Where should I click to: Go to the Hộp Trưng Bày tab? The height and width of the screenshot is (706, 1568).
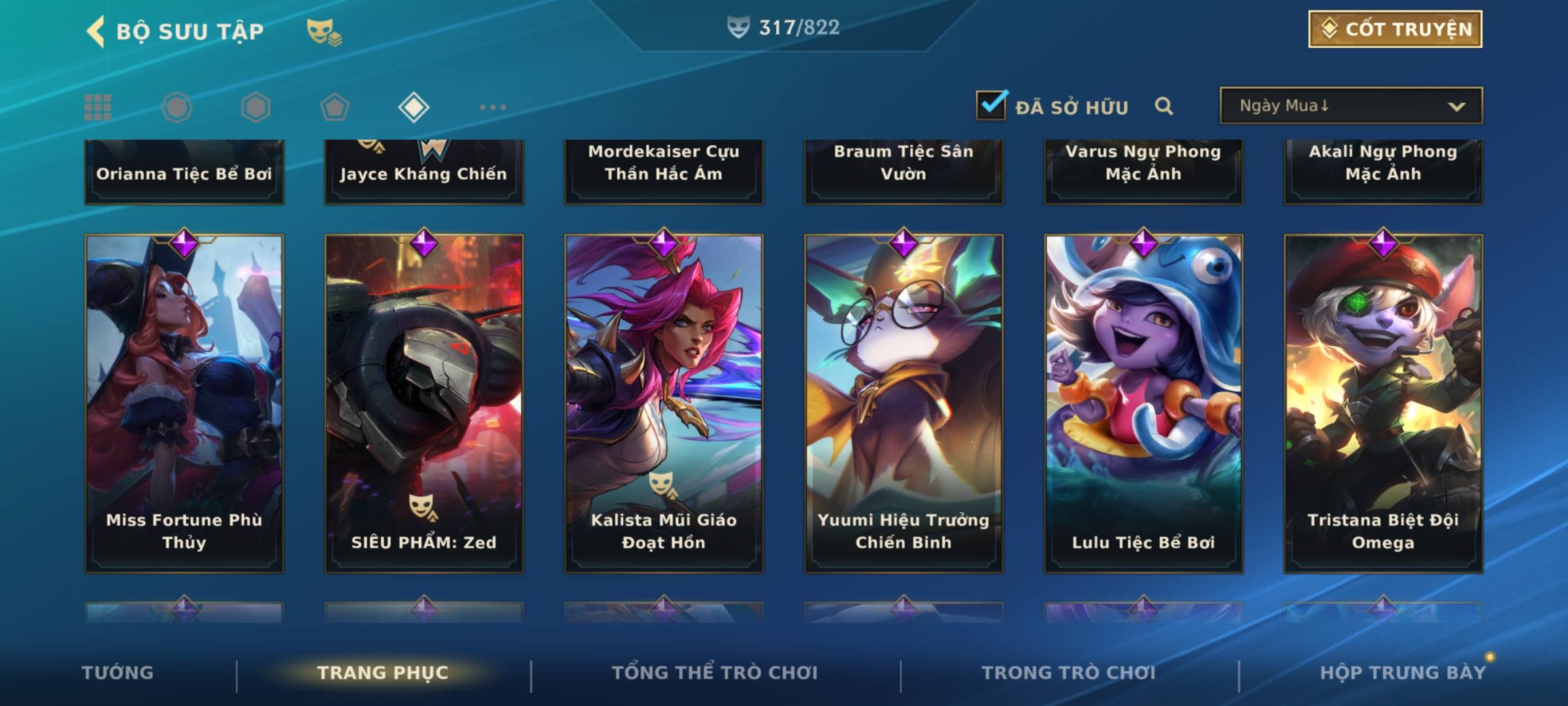pos(1403,673)
